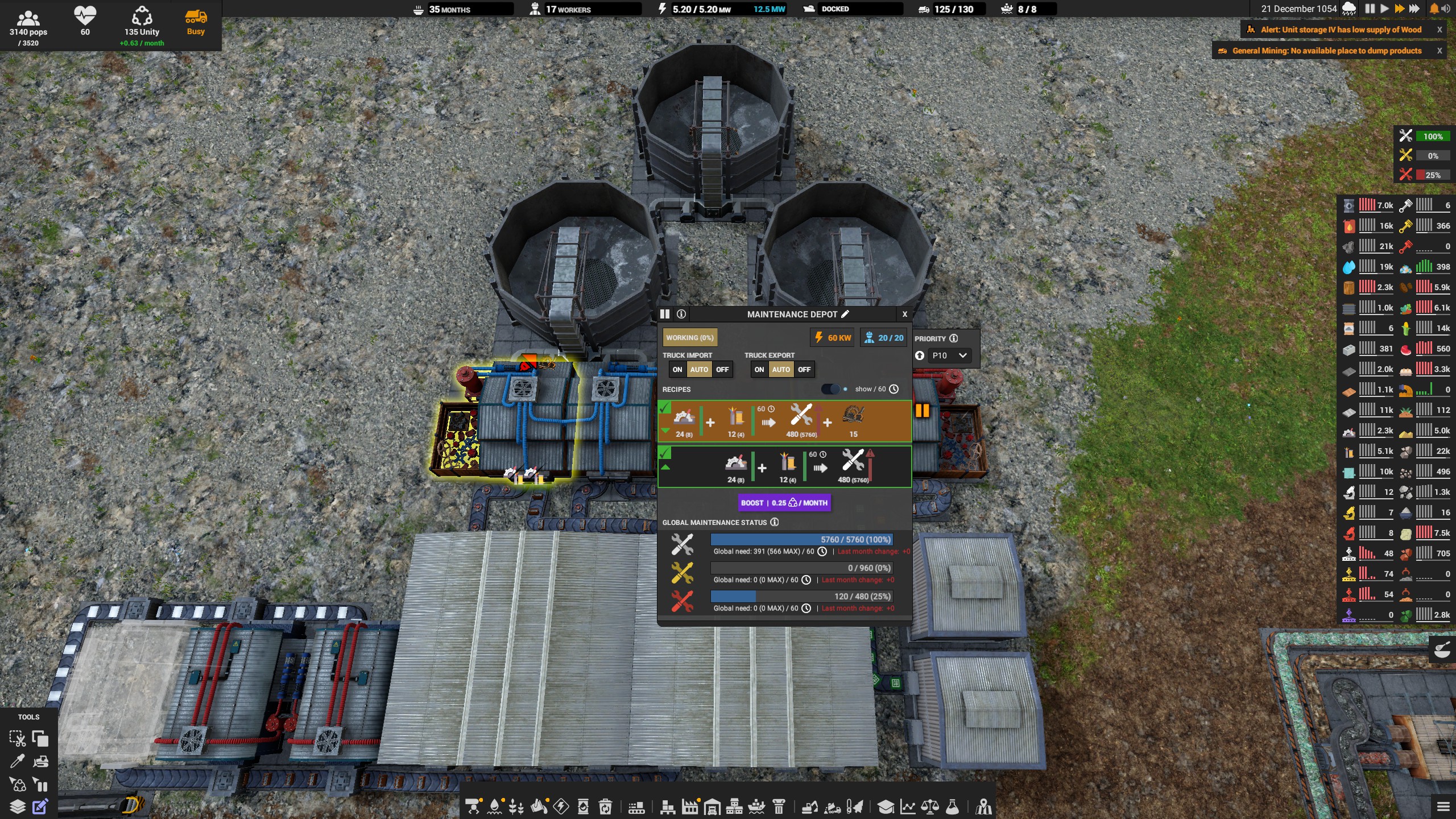The height and width of the screenshot is (819, 1456).
Task: Open the excavator vehicles icon in bottom toolbar
Action: pyautogui.click(x=810, y=806)
